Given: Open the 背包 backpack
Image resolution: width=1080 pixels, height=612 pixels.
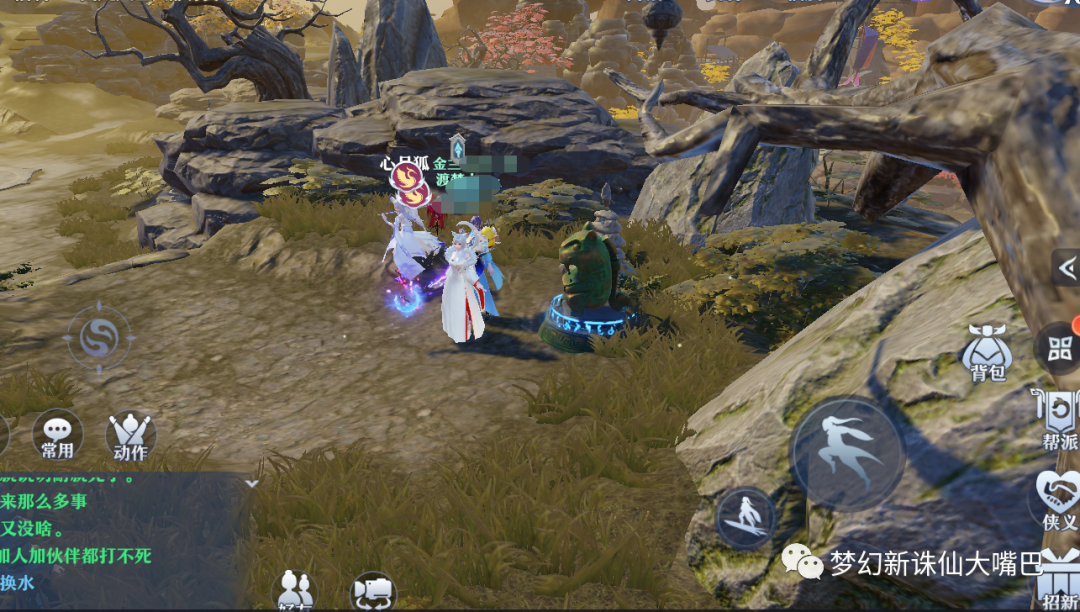Looking at the screenshot, I should tap(986, 354).
